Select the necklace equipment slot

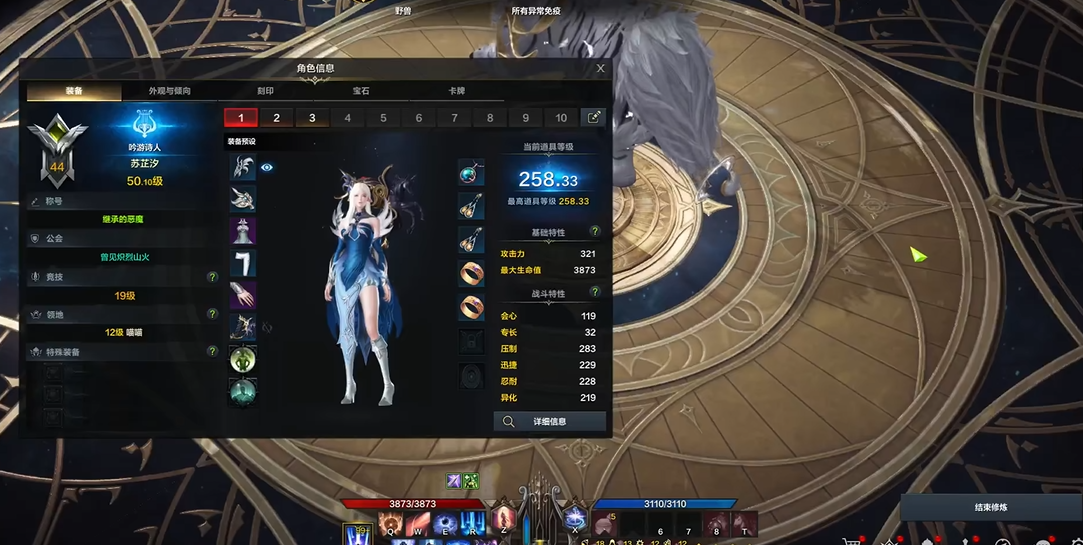coord(471,173)
